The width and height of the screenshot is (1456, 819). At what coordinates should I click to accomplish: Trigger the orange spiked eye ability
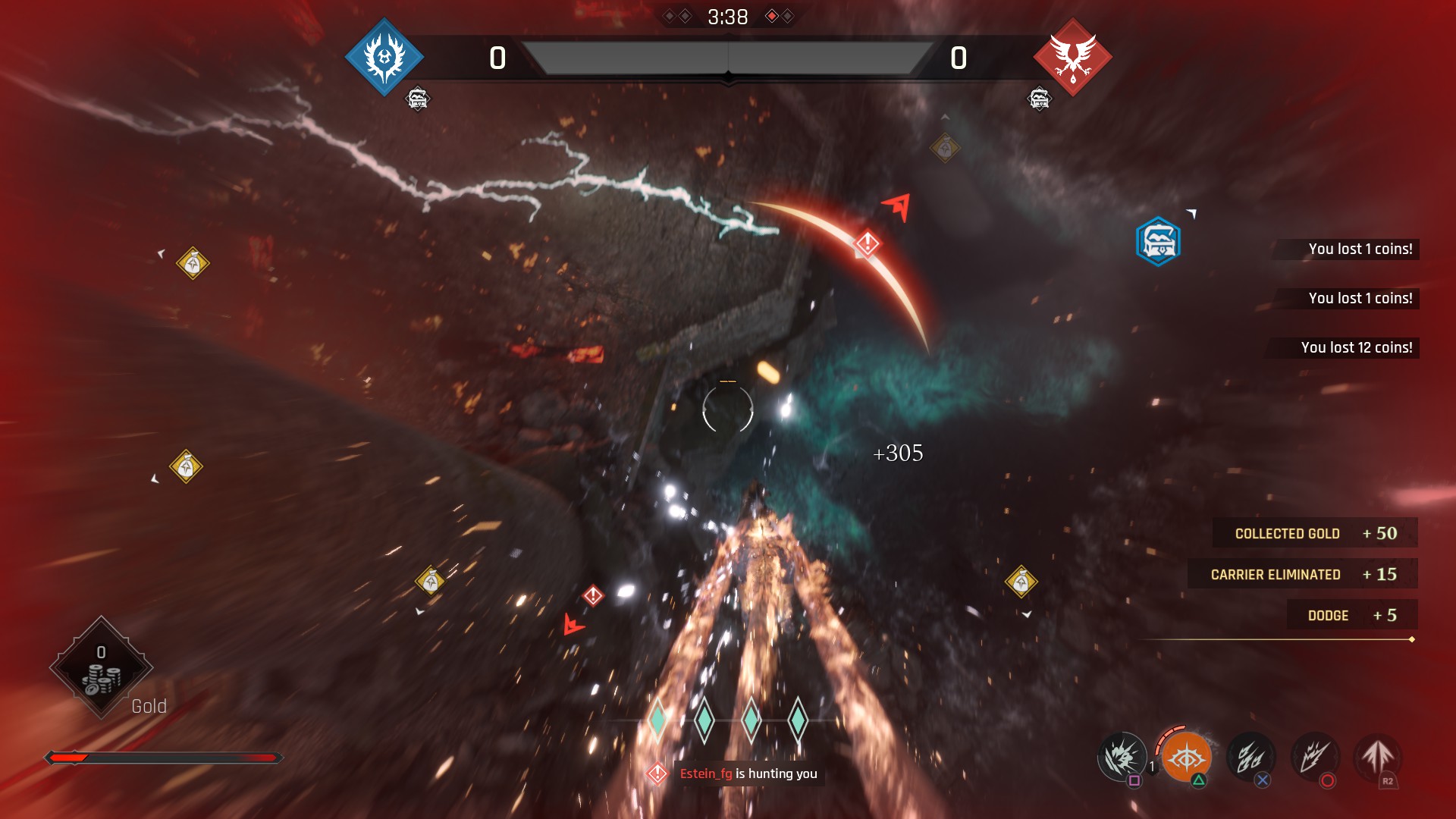point(1186,757)
